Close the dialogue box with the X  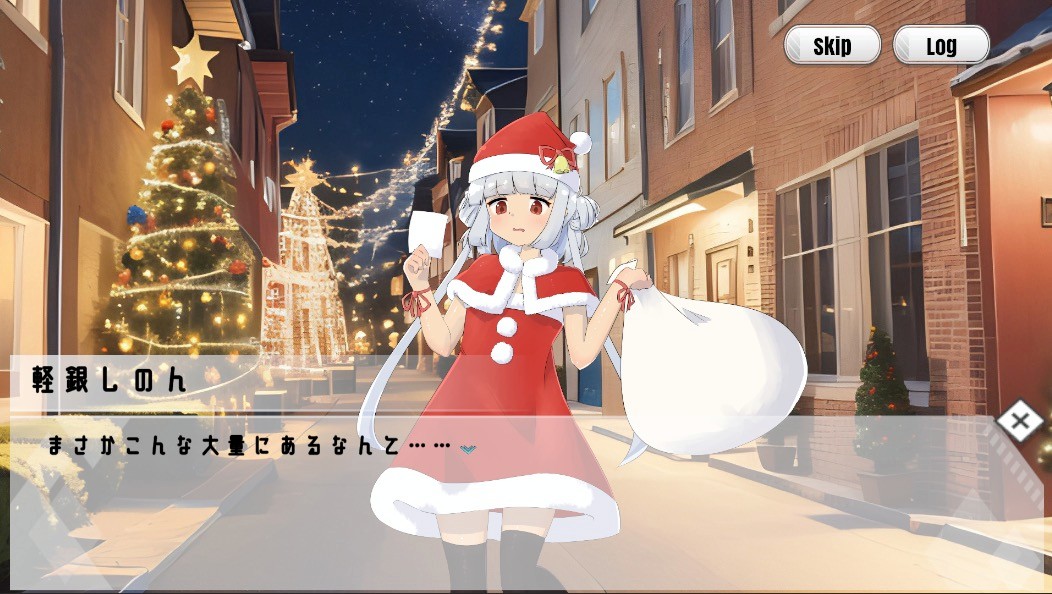point(1019,421)
